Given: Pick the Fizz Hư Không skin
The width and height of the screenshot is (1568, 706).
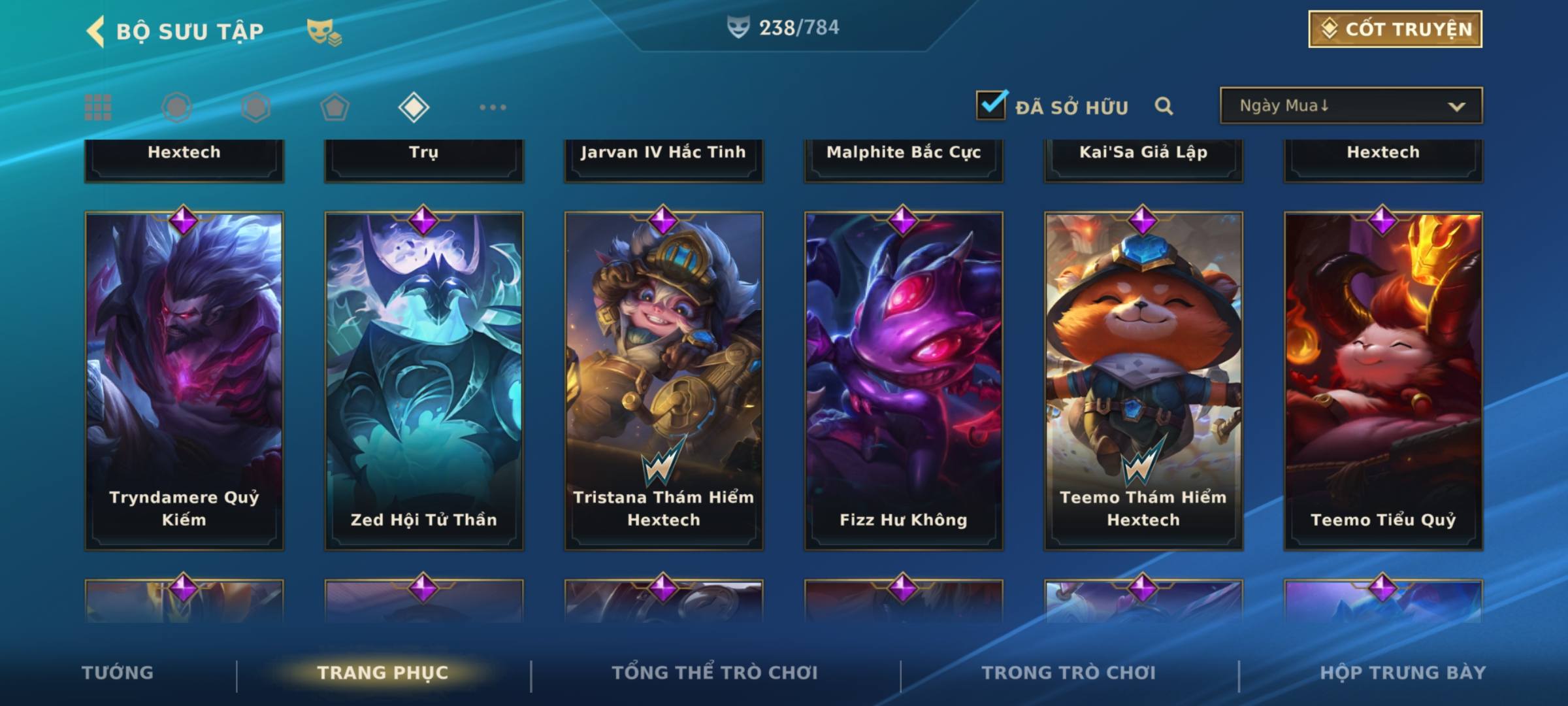Looking at the screenshot, I should click(904, 380).
